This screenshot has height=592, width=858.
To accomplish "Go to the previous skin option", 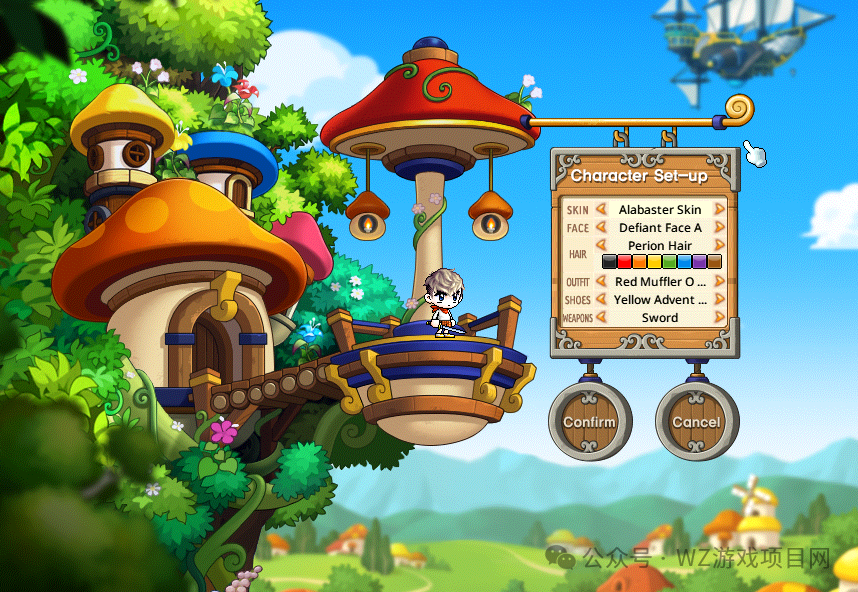I will pos(601,210).
